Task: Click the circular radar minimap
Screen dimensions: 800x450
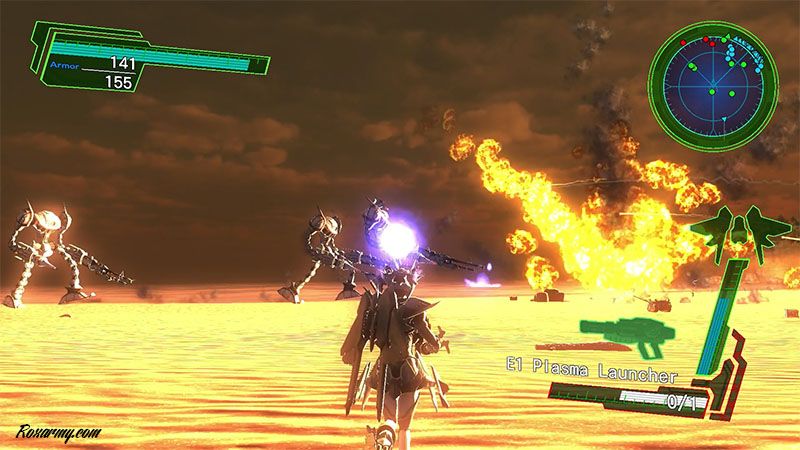Action: pos(712,85)
